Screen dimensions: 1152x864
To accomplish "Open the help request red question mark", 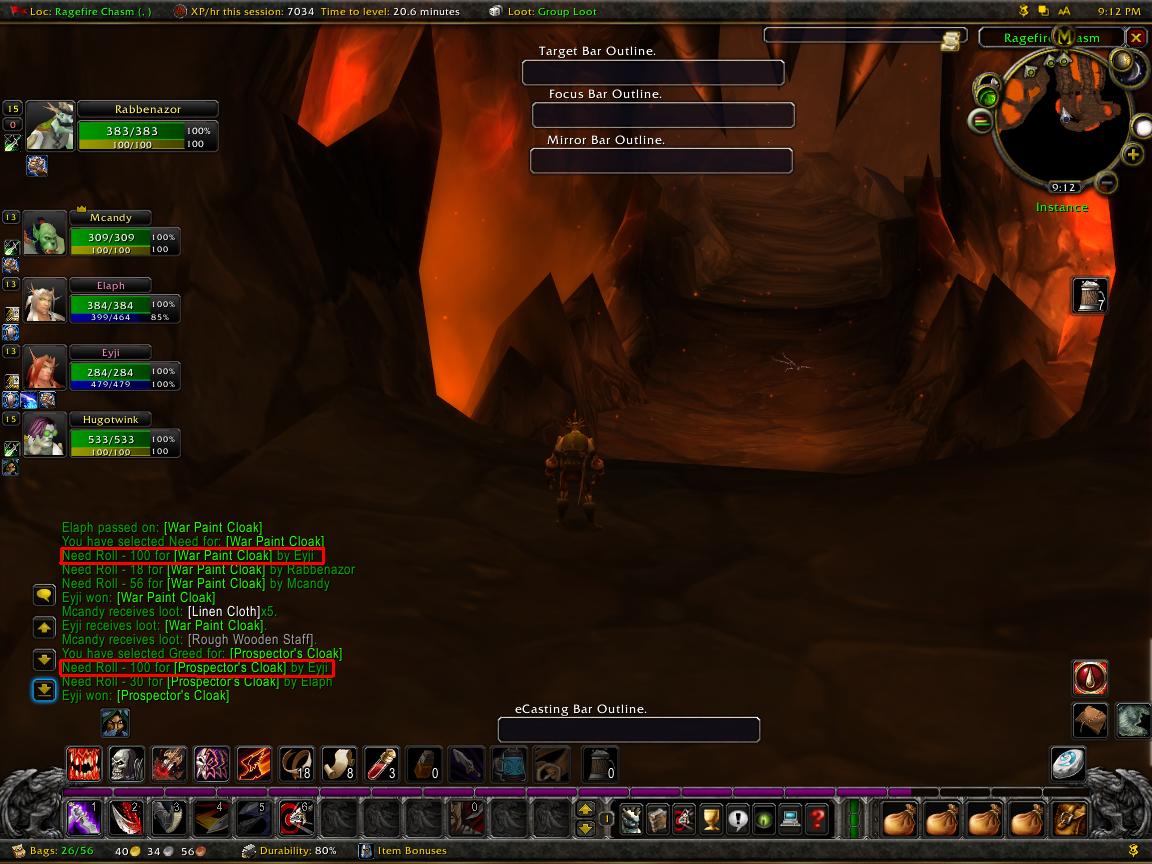I will (817, 819).
